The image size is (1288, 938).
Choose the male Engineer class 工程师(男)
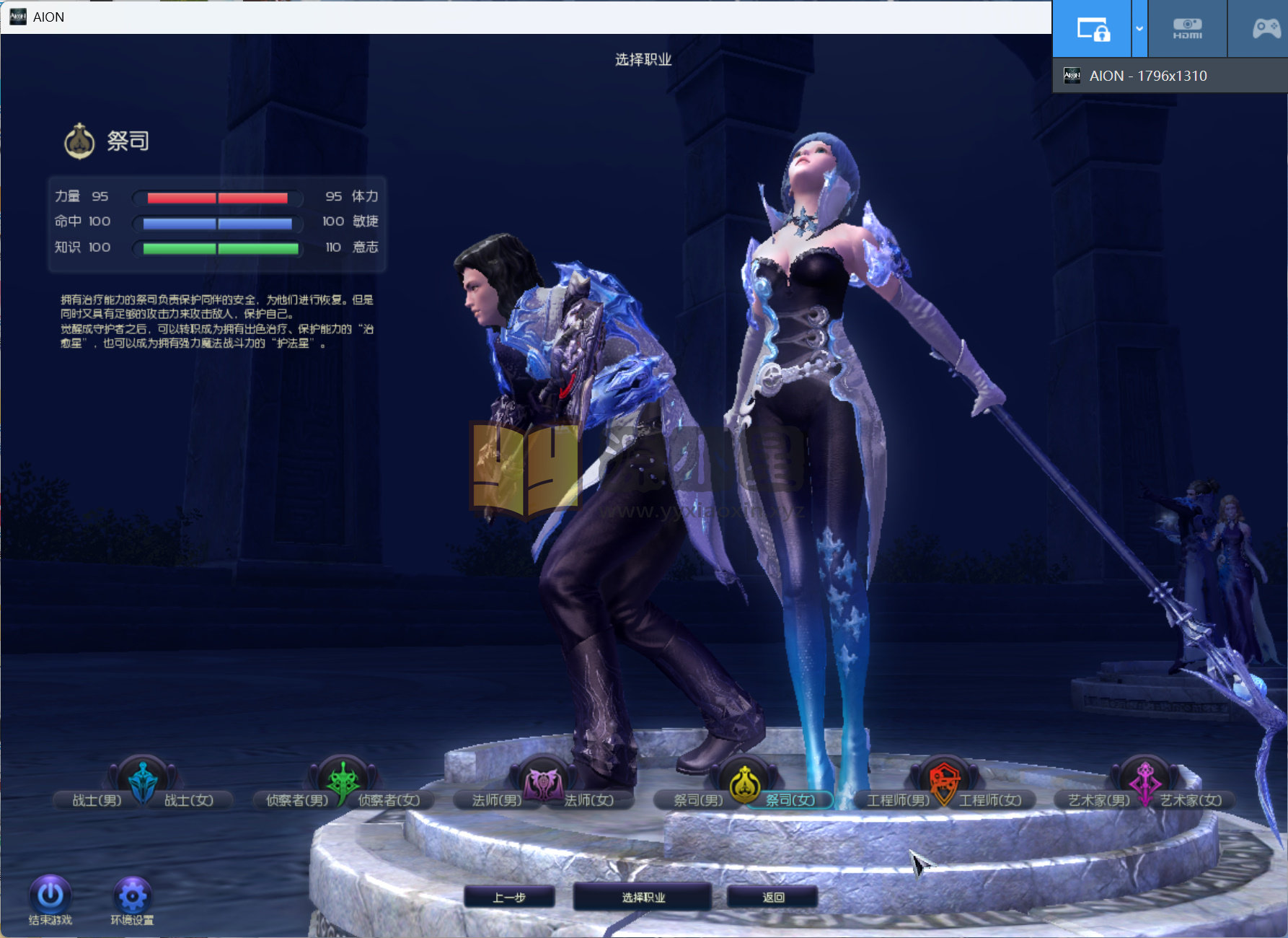(898, 800)
